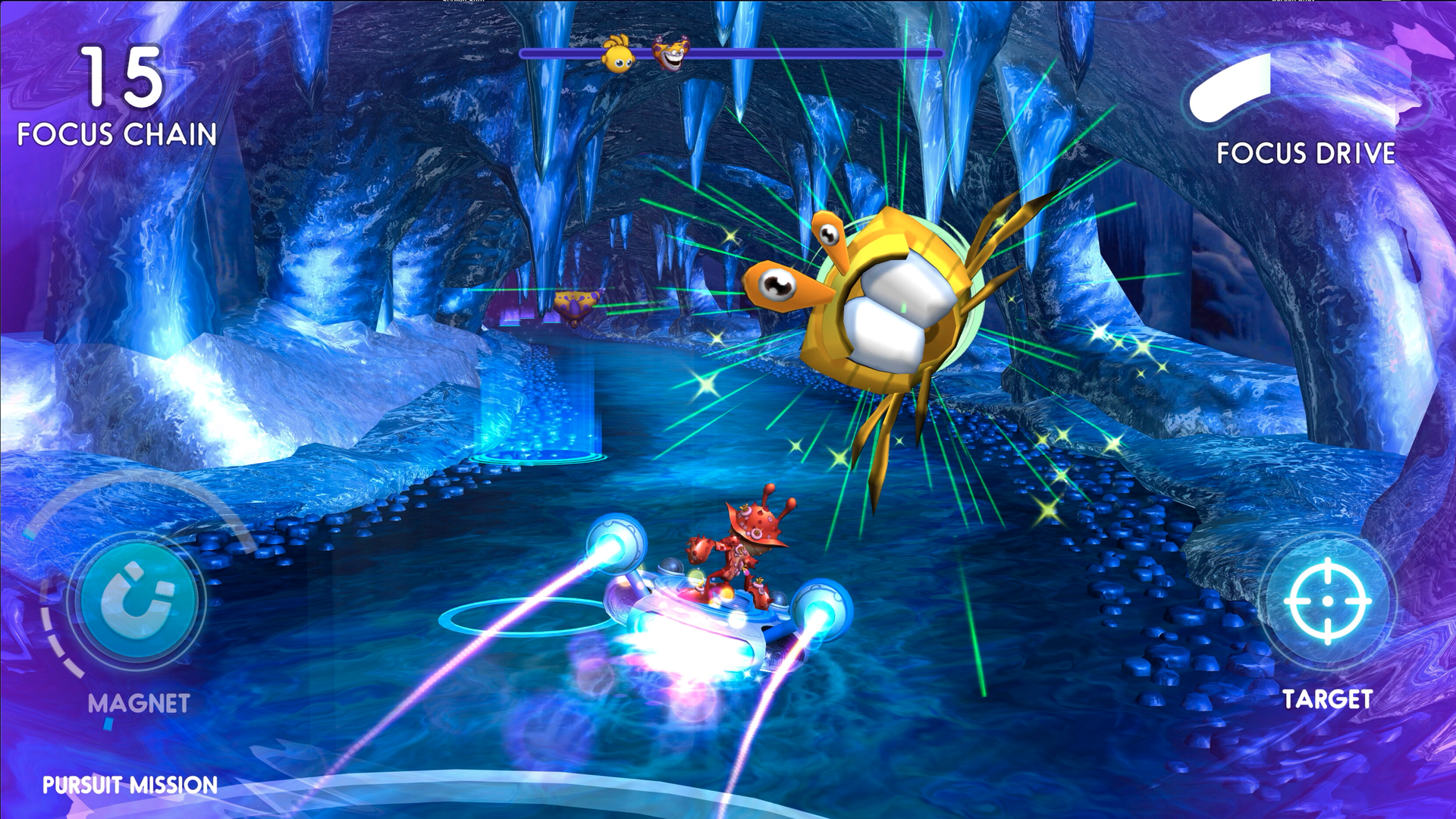The width and height of the screenshot is (1456, 819).
Task: Click the MAGNET text under the circular button
Action: (x=138, y=704)
